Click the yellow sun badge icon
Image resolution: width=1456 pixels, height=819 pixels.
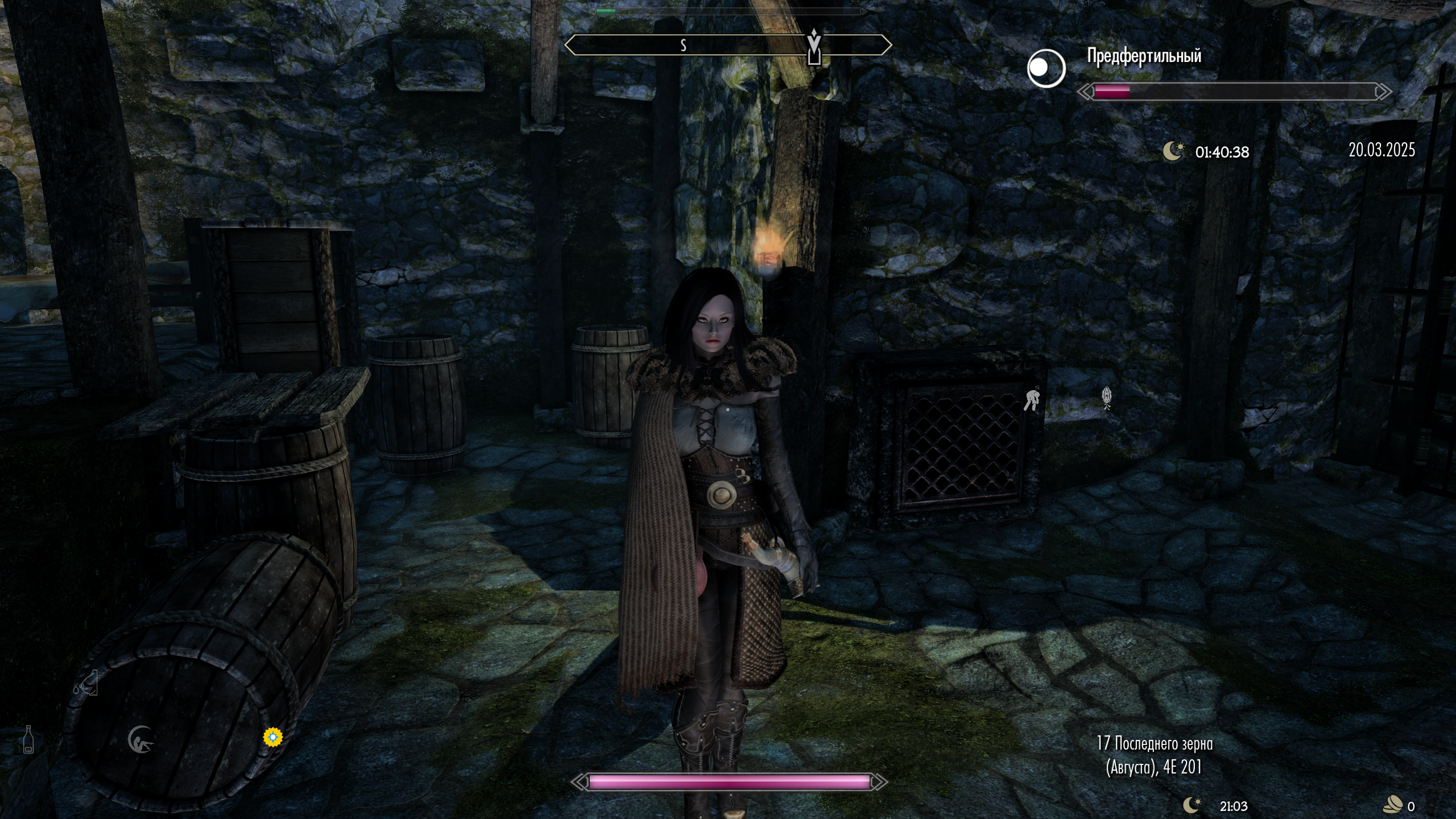pos(273,737)
